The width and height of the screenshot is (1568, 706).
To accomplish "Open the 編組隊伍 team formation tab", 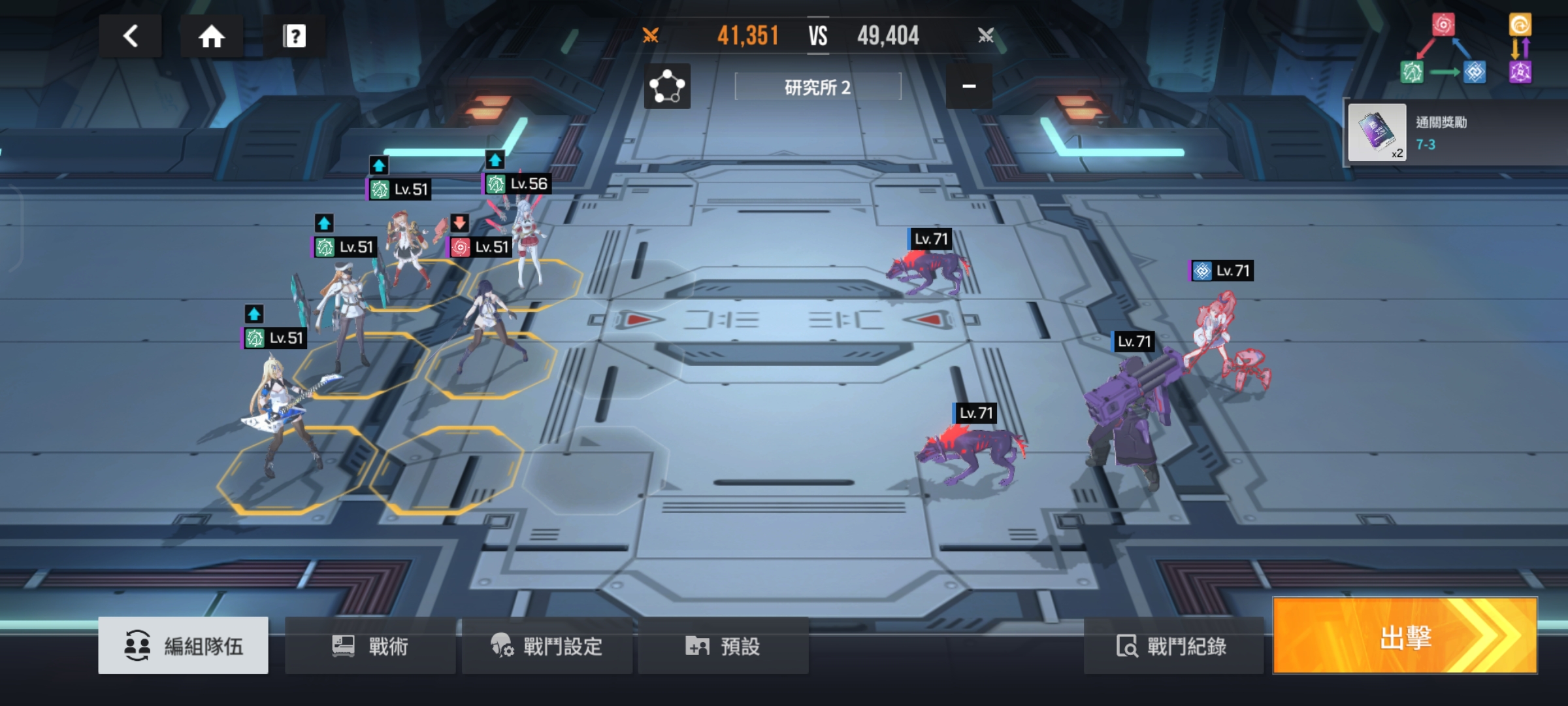I will click(x=184, y=645).
